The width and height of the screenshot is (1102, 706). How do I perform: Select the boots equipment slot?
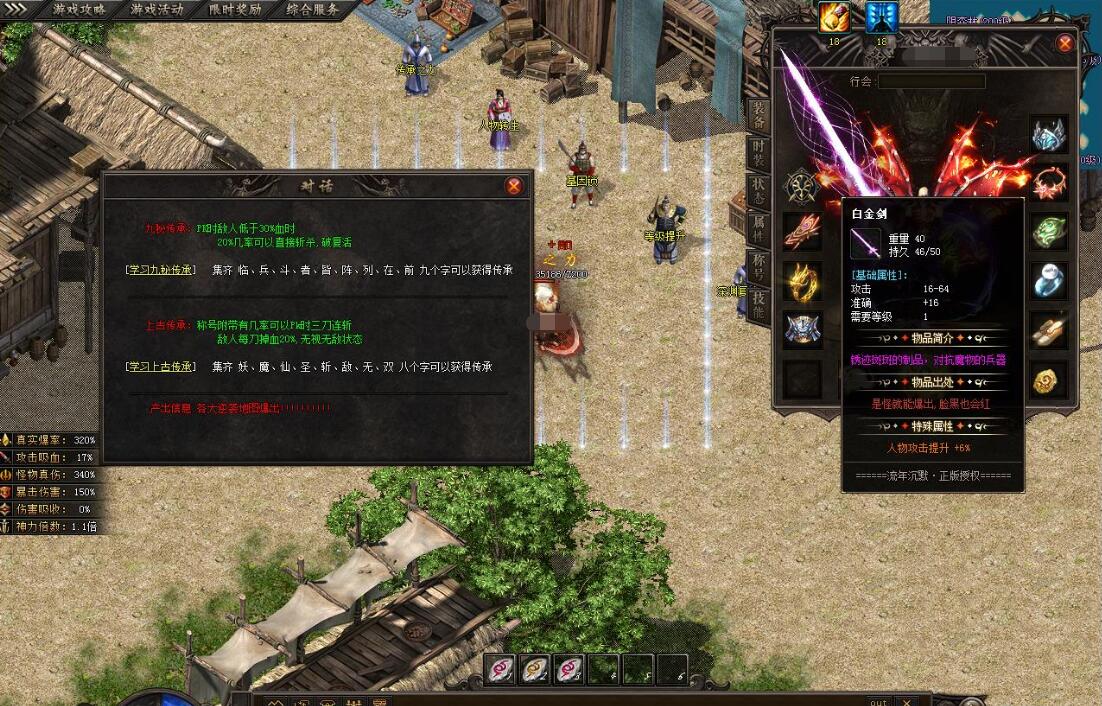coord(1049,331)
